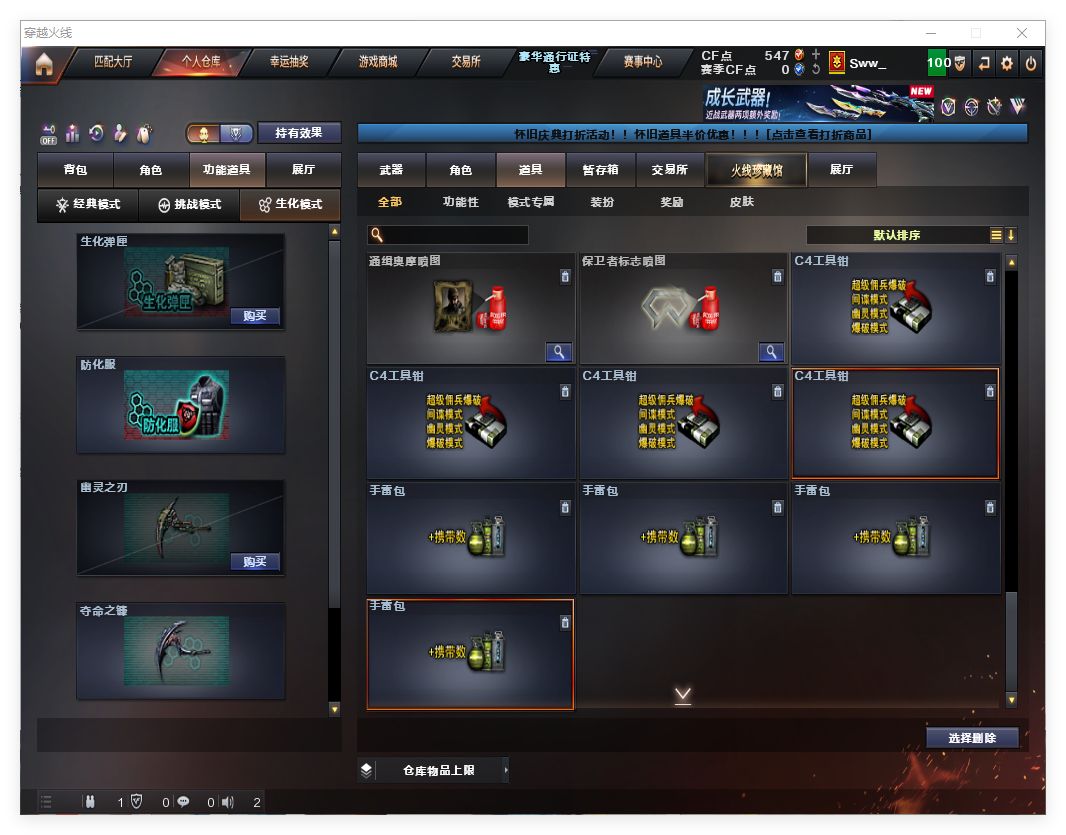Viewport: 1066px width, 835px height.
Task: Open the 交易所 exchange from top navigation
Action: (x=465, y=62)
